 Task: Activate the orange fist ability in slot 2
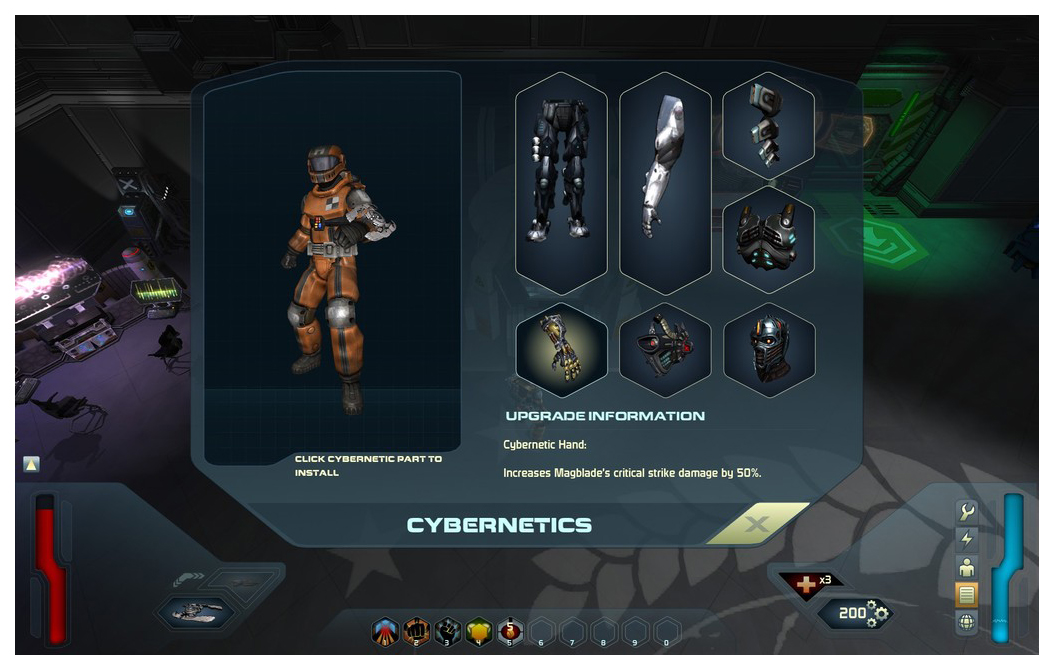pos(418,632)
